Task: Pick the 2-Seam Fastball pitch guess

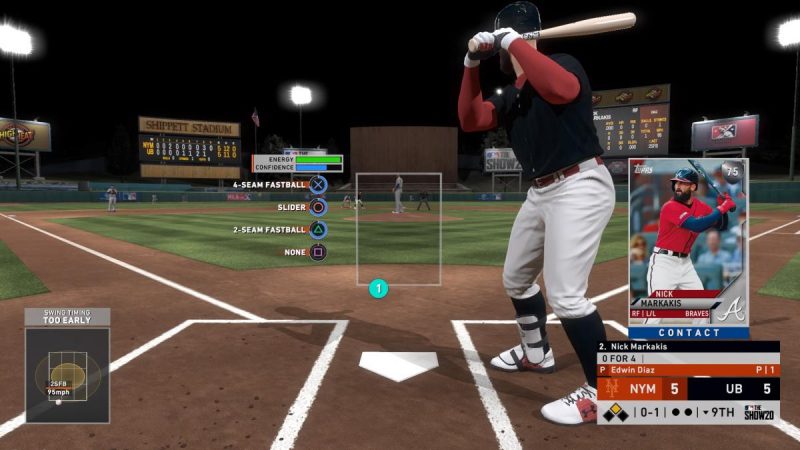Action: pyautogui.click(x=318, y=230)
